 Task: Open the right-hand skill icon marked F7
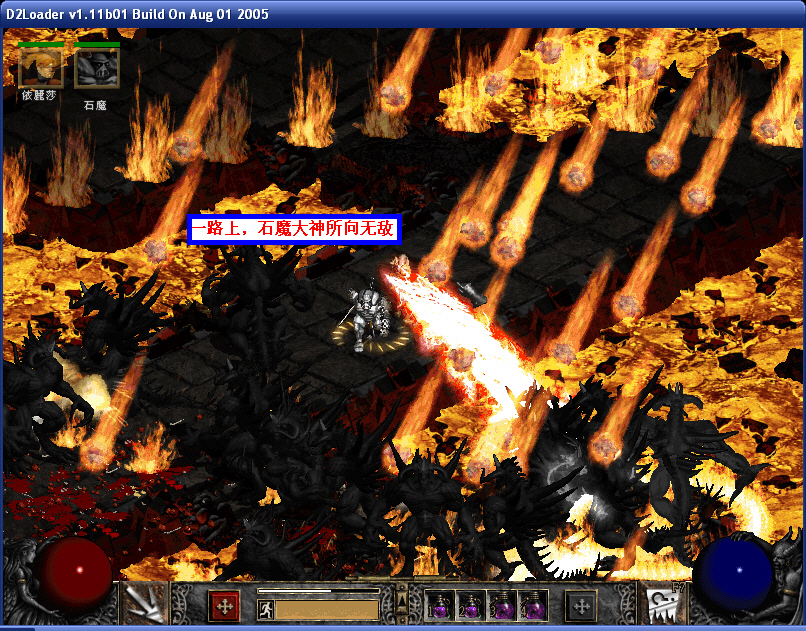point(663,603)
